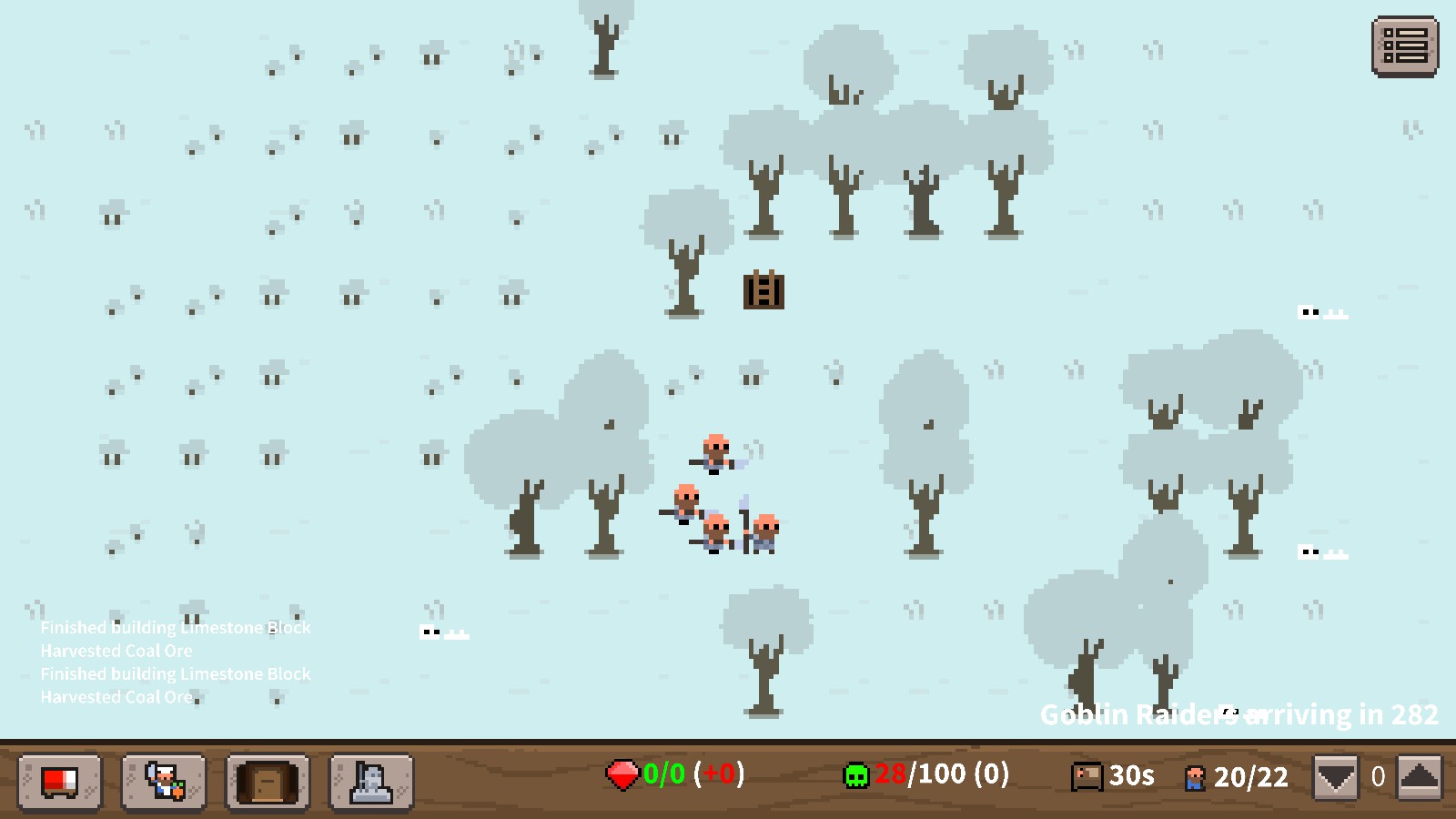Open the menu via the top-right list icon
The height and width of the screenshot is (819, 1456).
(1405, 49)
